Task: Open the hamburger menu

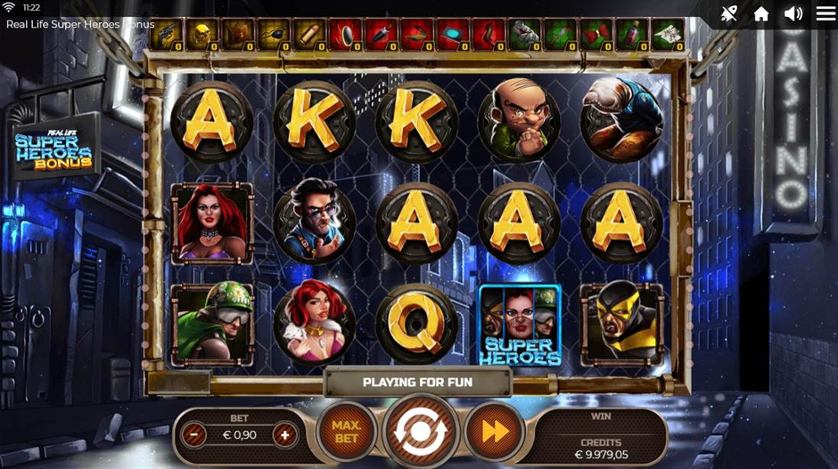Action: point(825,14)
